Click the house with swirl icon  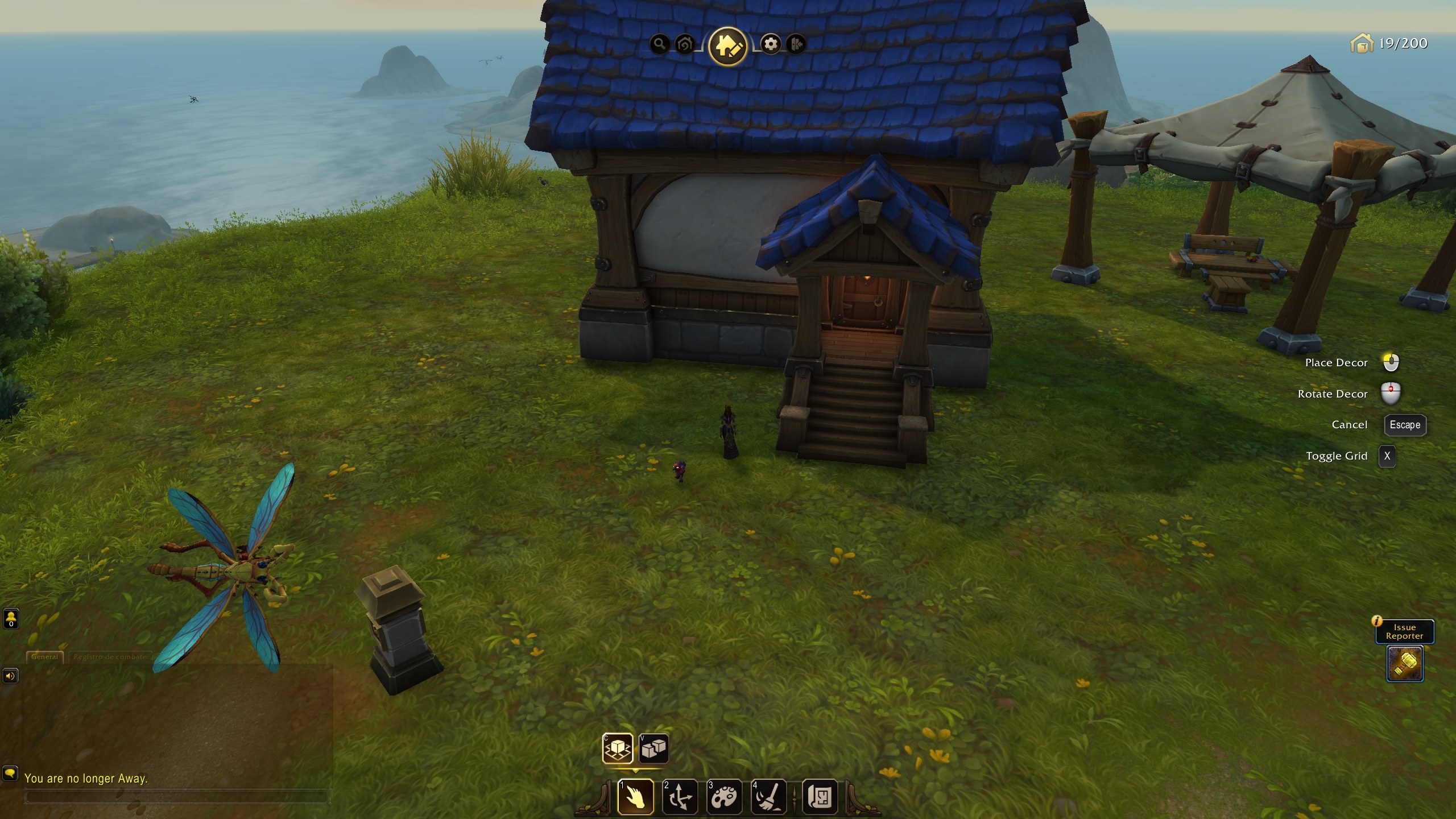[685, 44]
